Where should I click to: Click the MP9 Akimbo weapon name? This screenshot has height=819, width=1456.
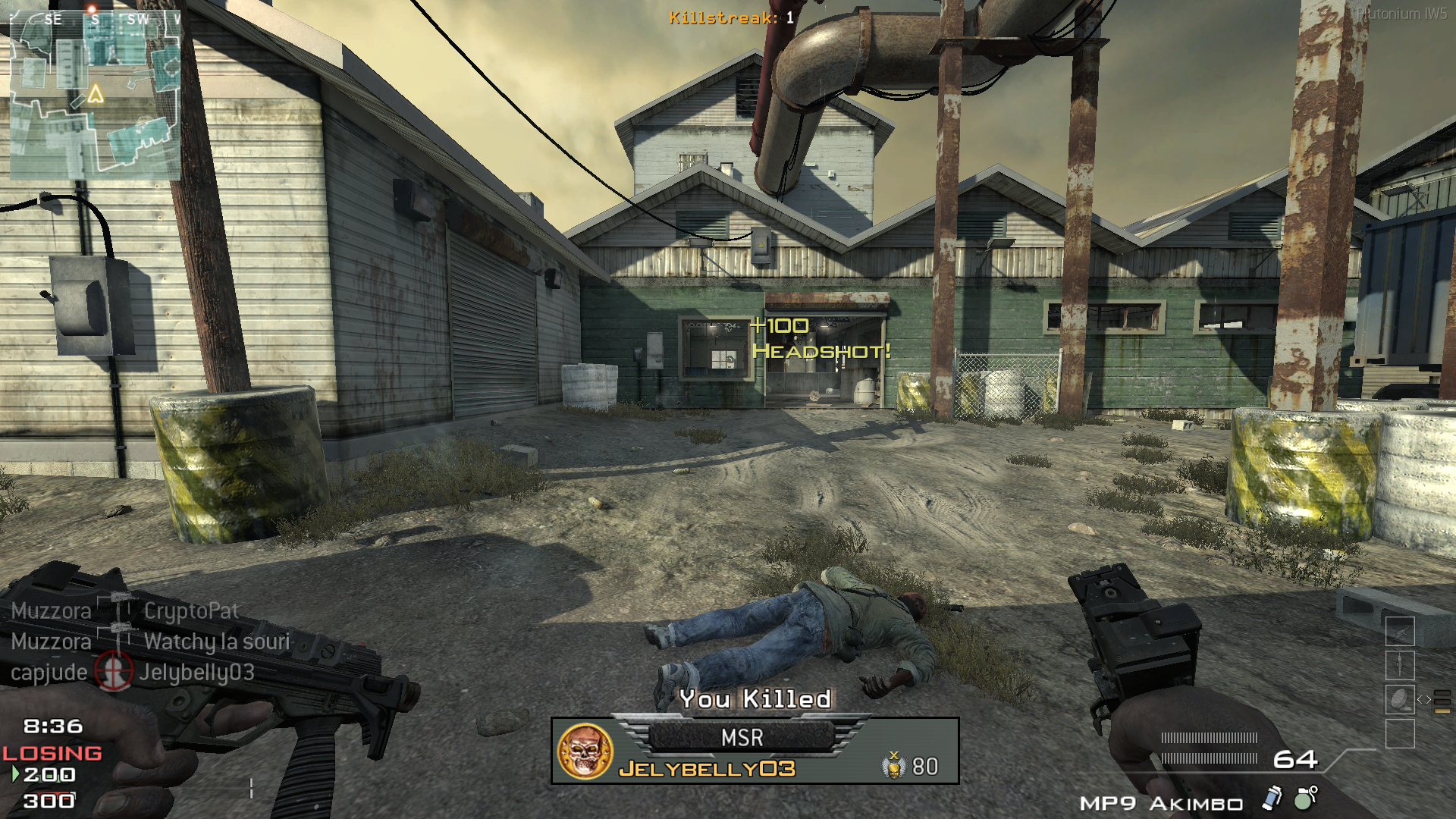tap(1161, 804)
